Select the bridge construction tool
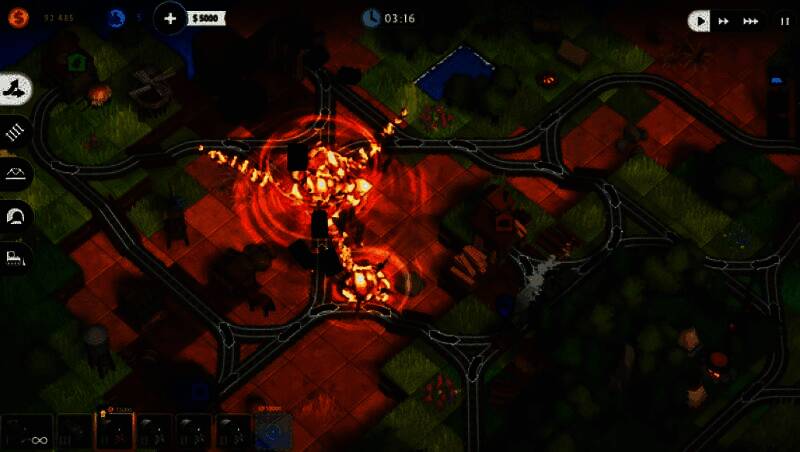This screenshot has width=800, height=452. tap(16, 173)
